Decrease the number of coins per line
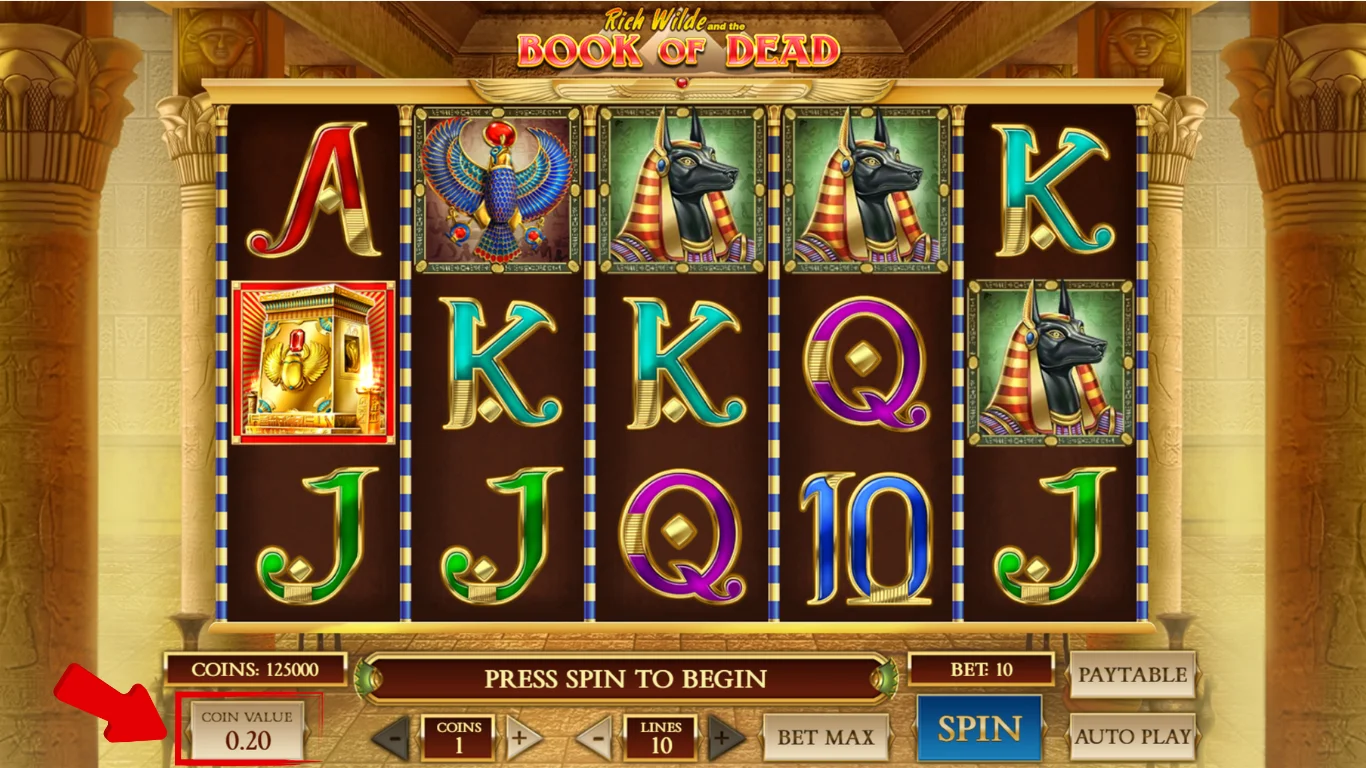 coord(393,737)
